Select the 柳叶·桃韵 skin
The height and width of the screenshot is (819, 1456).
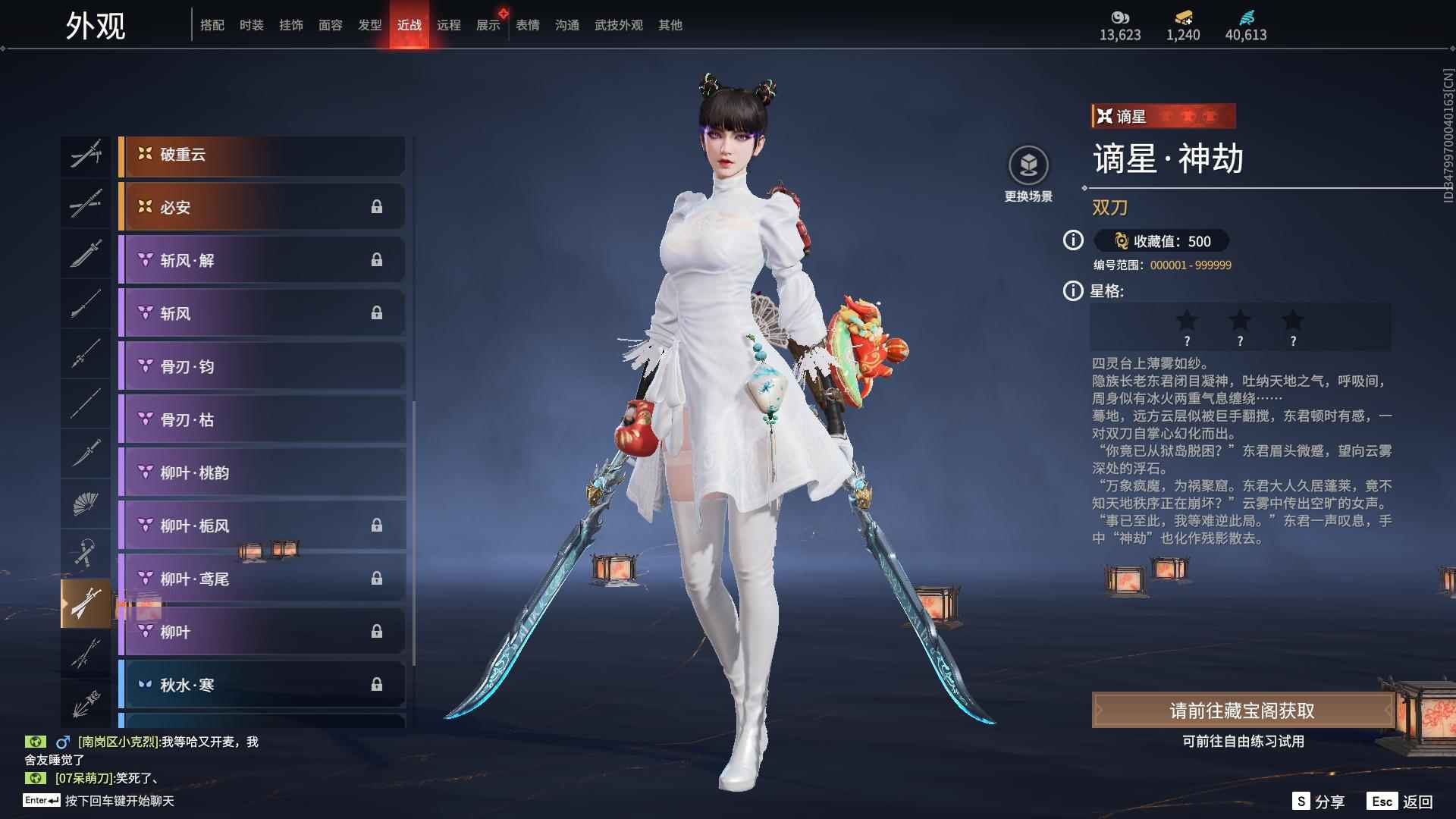[x=262, y=472]
